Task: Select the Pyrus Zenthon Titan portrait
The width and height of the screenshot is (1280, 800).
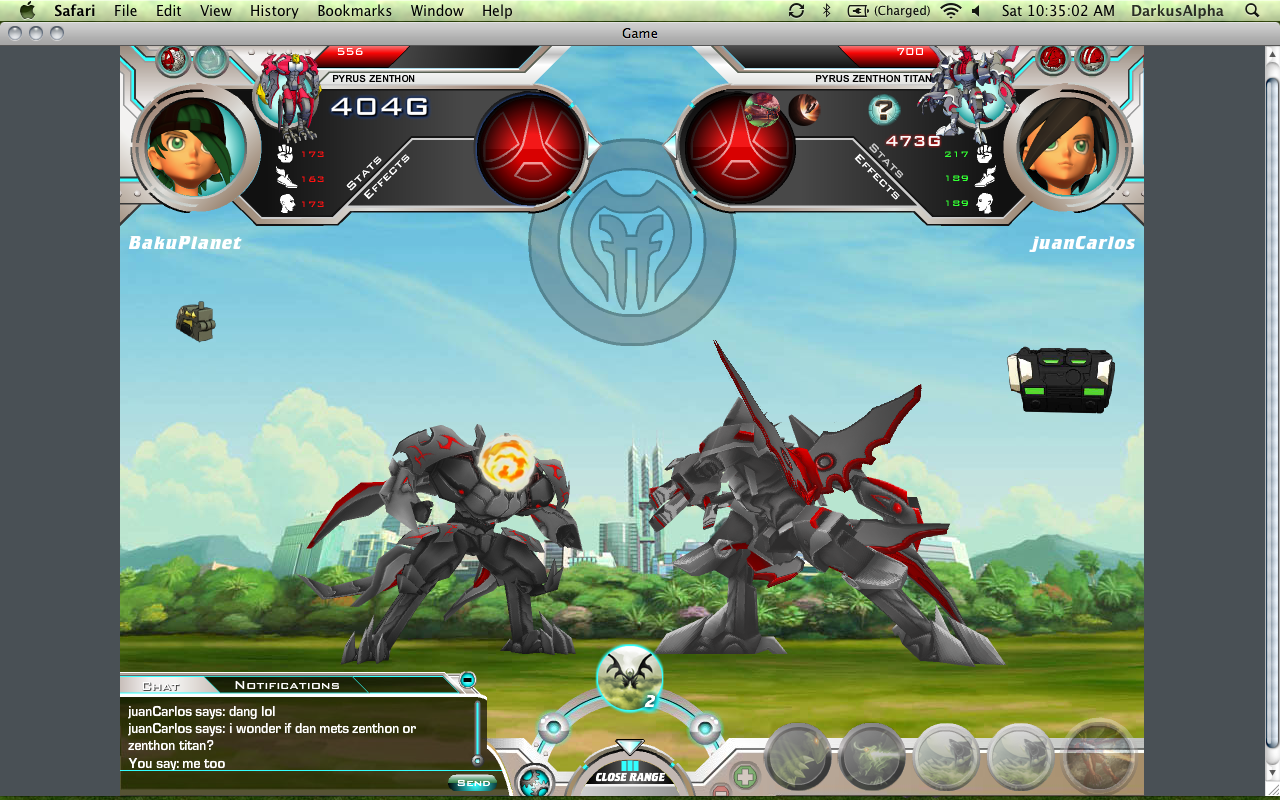Action: (x=967, y=90)
